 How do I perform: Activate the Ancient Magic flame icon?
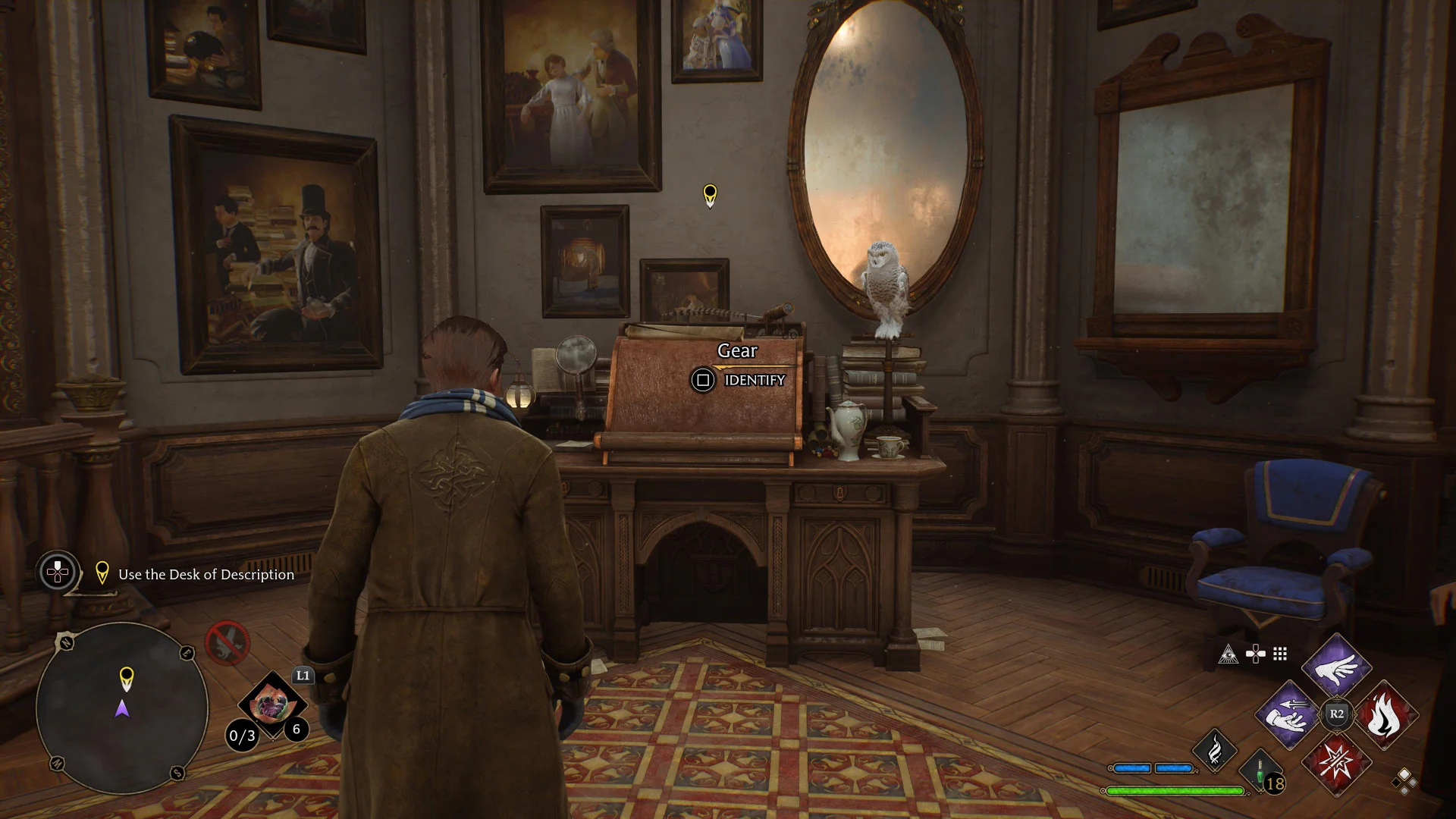(x=1215, y=751)
